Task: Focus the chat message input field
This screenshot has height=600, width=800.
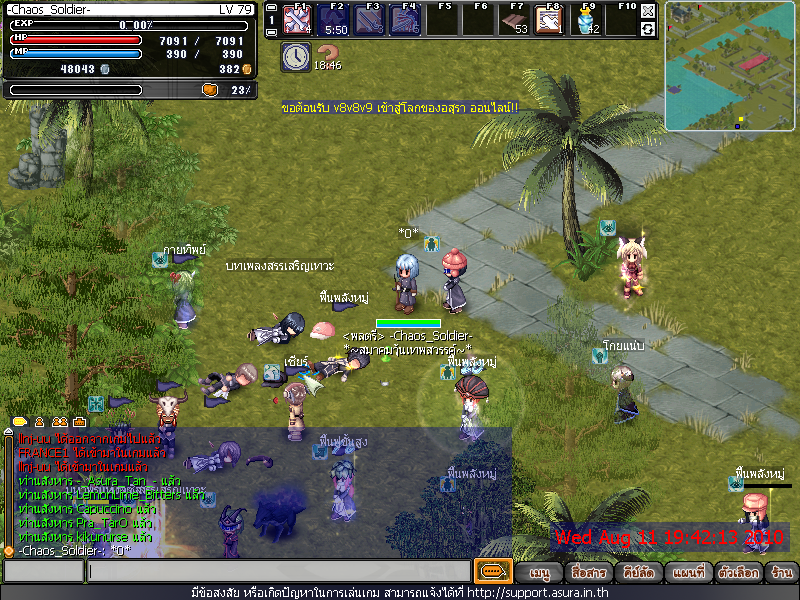Action: [x=278, y=572]
